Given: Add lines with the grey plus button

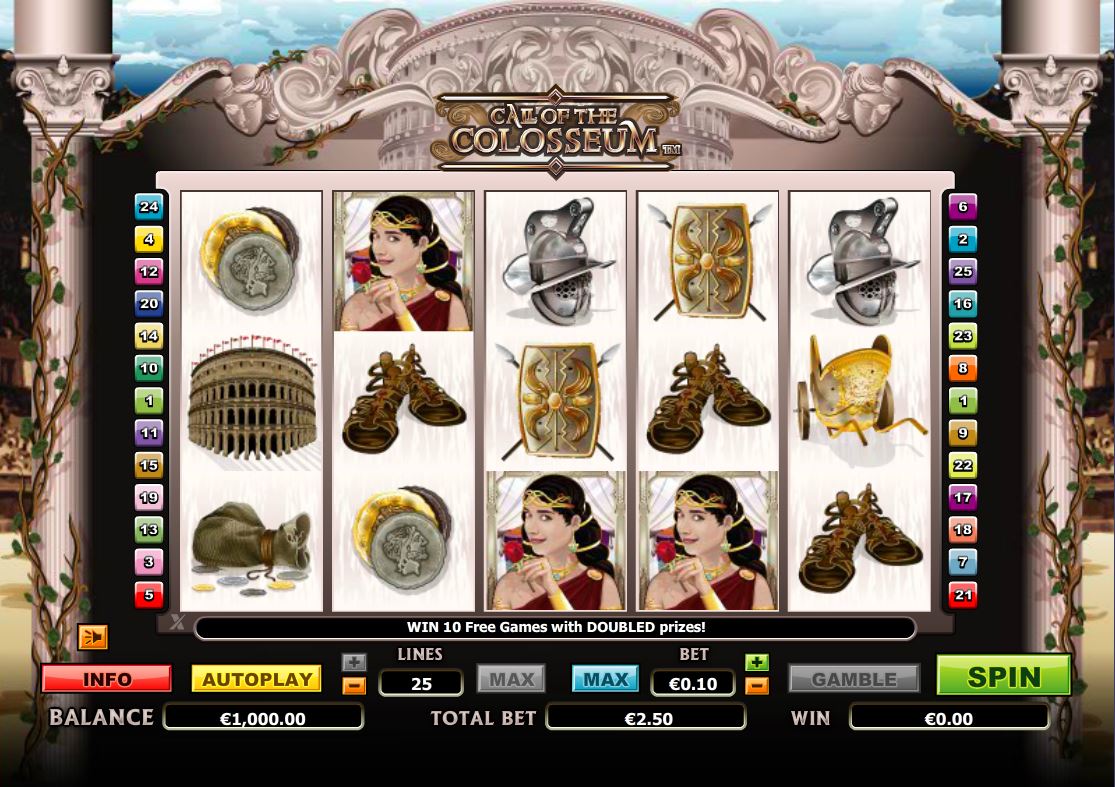Looking at the screenshot, I should pyautogui.click(x=354, y=662).
